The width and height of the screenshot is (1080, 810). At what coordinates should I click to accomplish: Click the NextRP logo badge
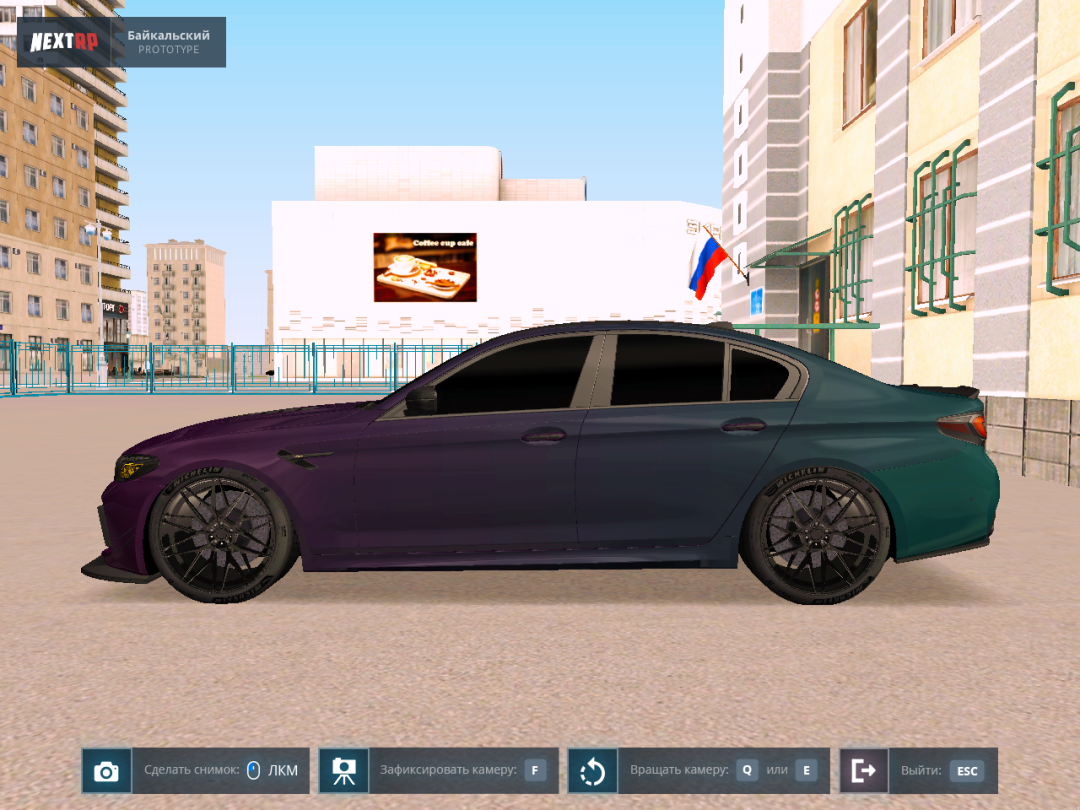coord(64,42)
